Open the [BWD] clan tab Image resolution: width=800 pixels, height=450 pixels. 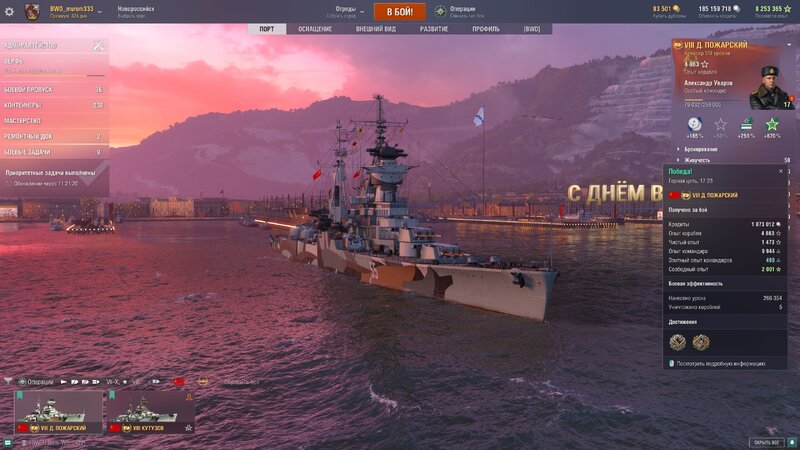[x=532, y=29]
